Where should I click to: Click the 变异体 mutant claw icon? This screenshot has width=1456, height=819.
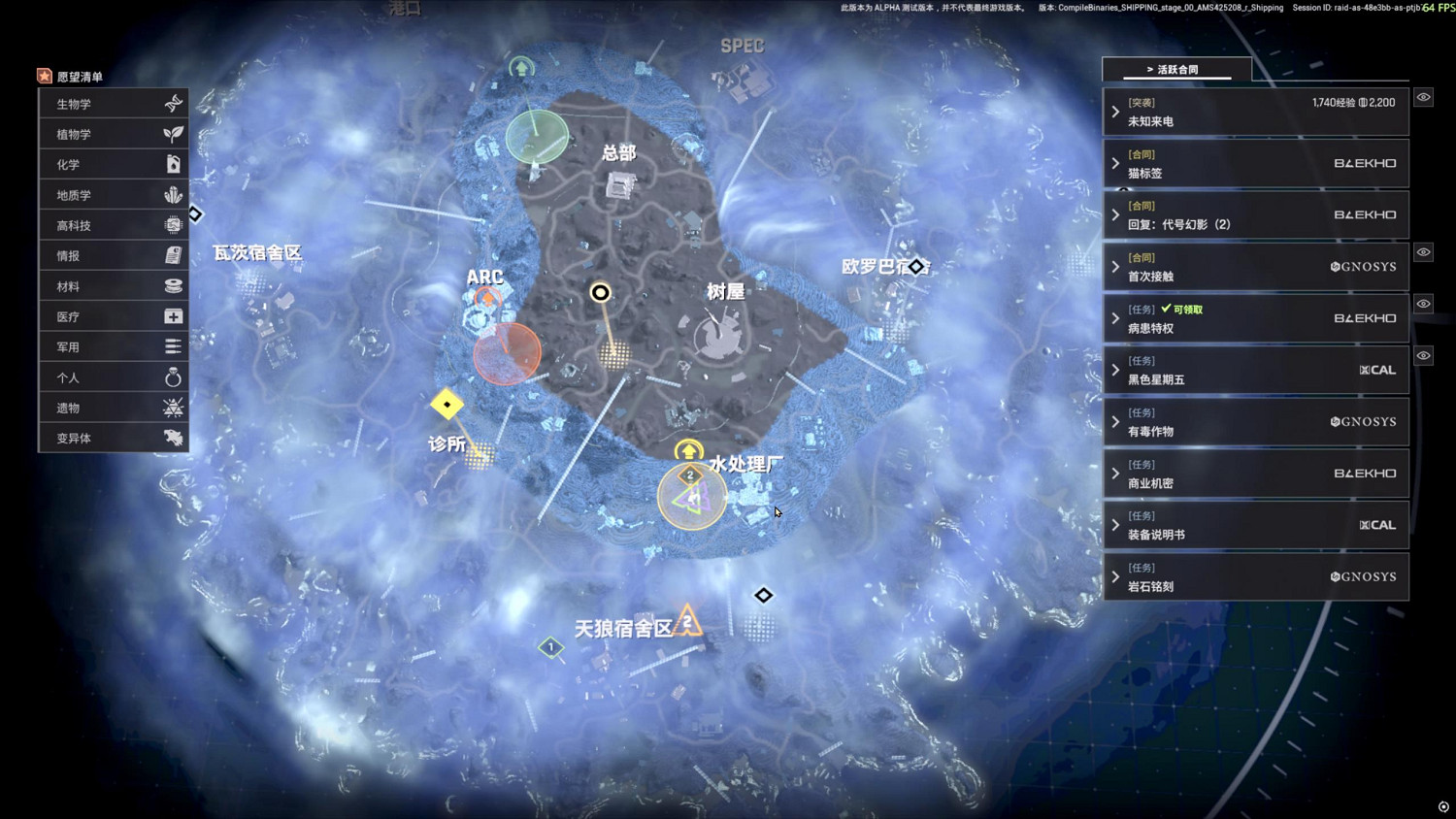click(x=173, y=438)
